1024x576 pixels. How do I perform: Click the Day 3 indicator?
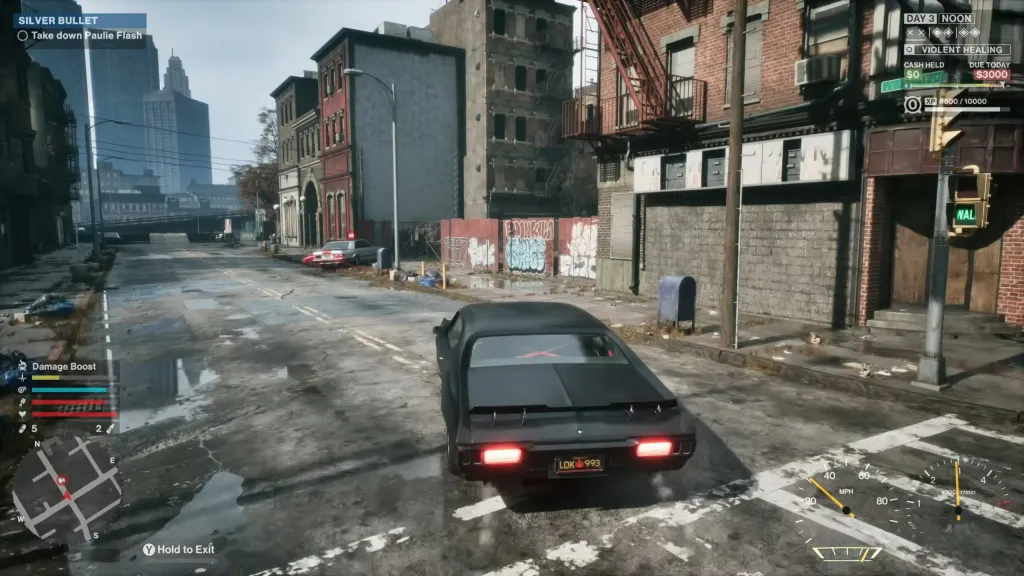point(920,18)
